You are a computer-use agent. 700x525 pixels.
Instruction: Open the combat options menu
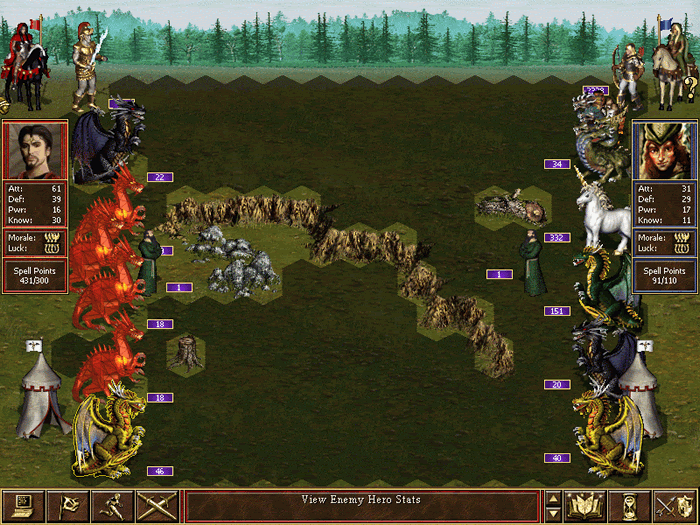coord(23,507)
